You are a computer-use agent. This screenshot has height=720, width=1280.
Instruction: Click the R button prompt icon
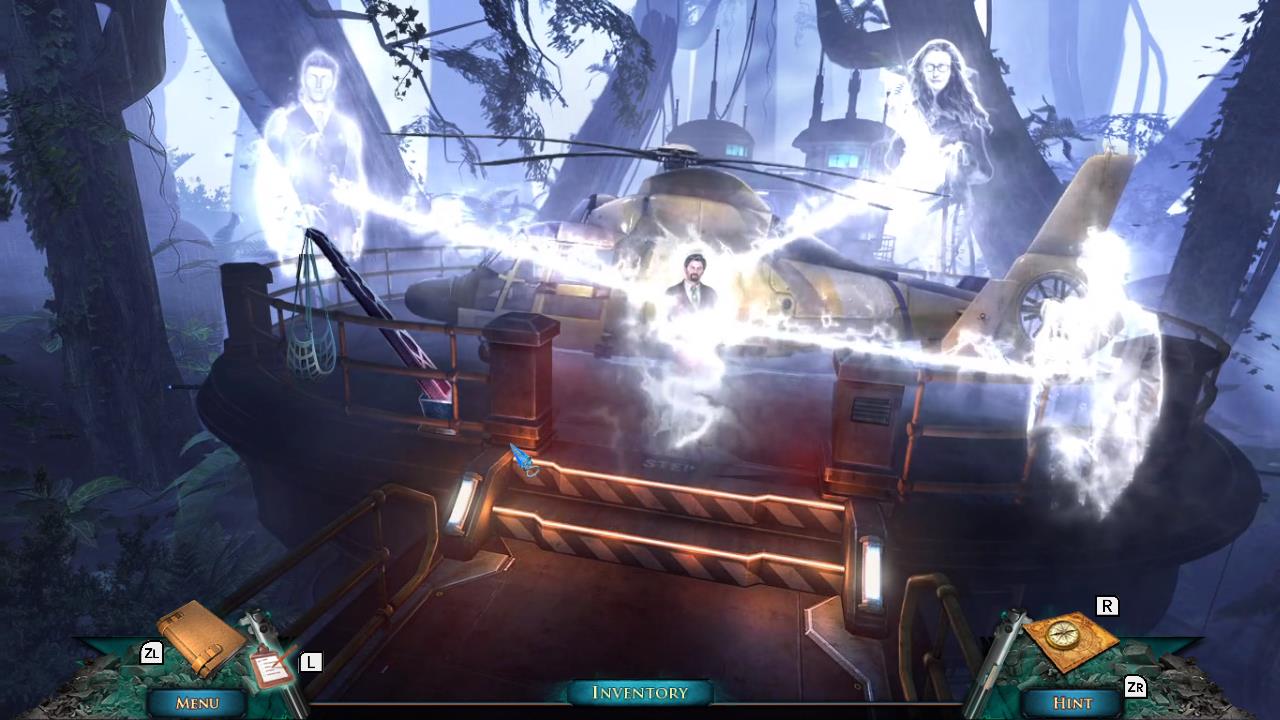coord(1108,606)
